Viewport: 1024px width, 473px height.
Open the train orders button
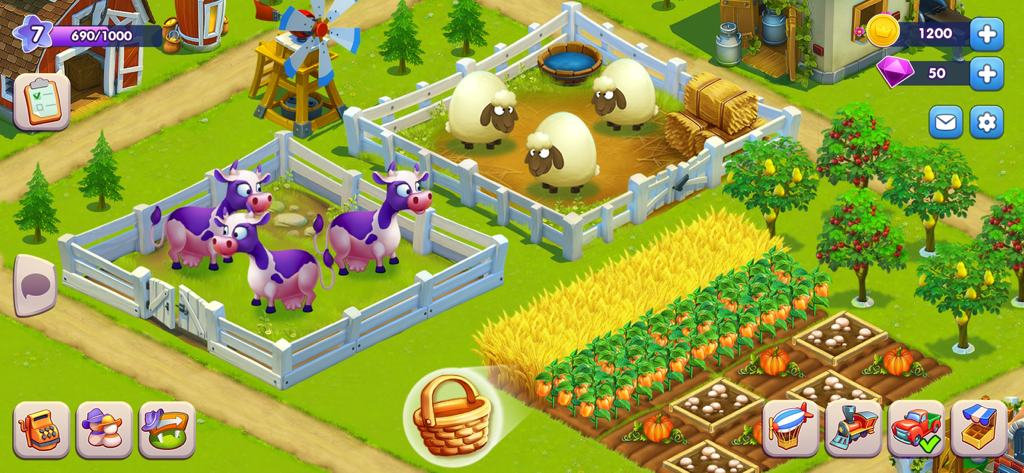point(853,428)
